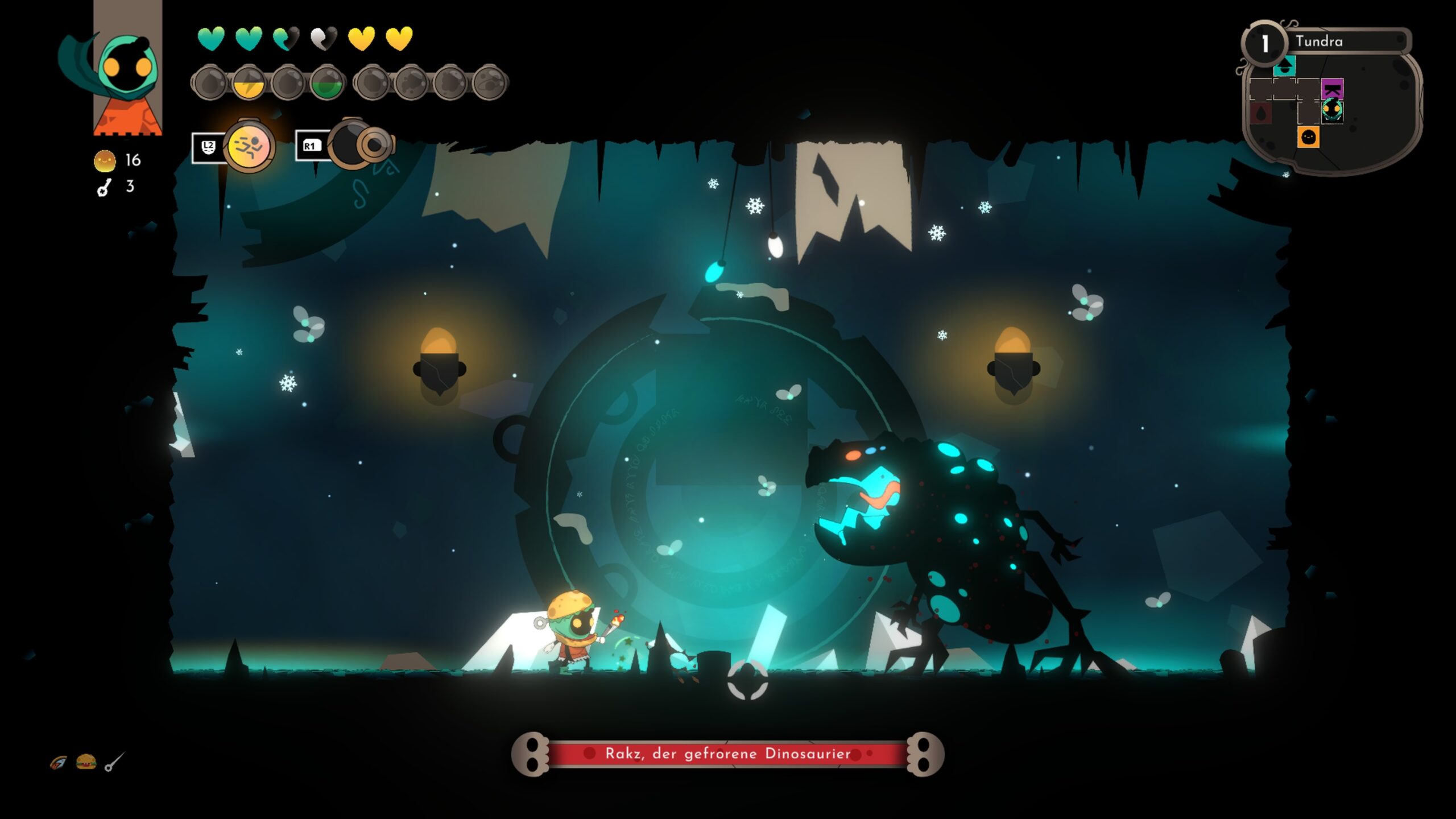Click the burger item icon

click(x=86, y=762)
